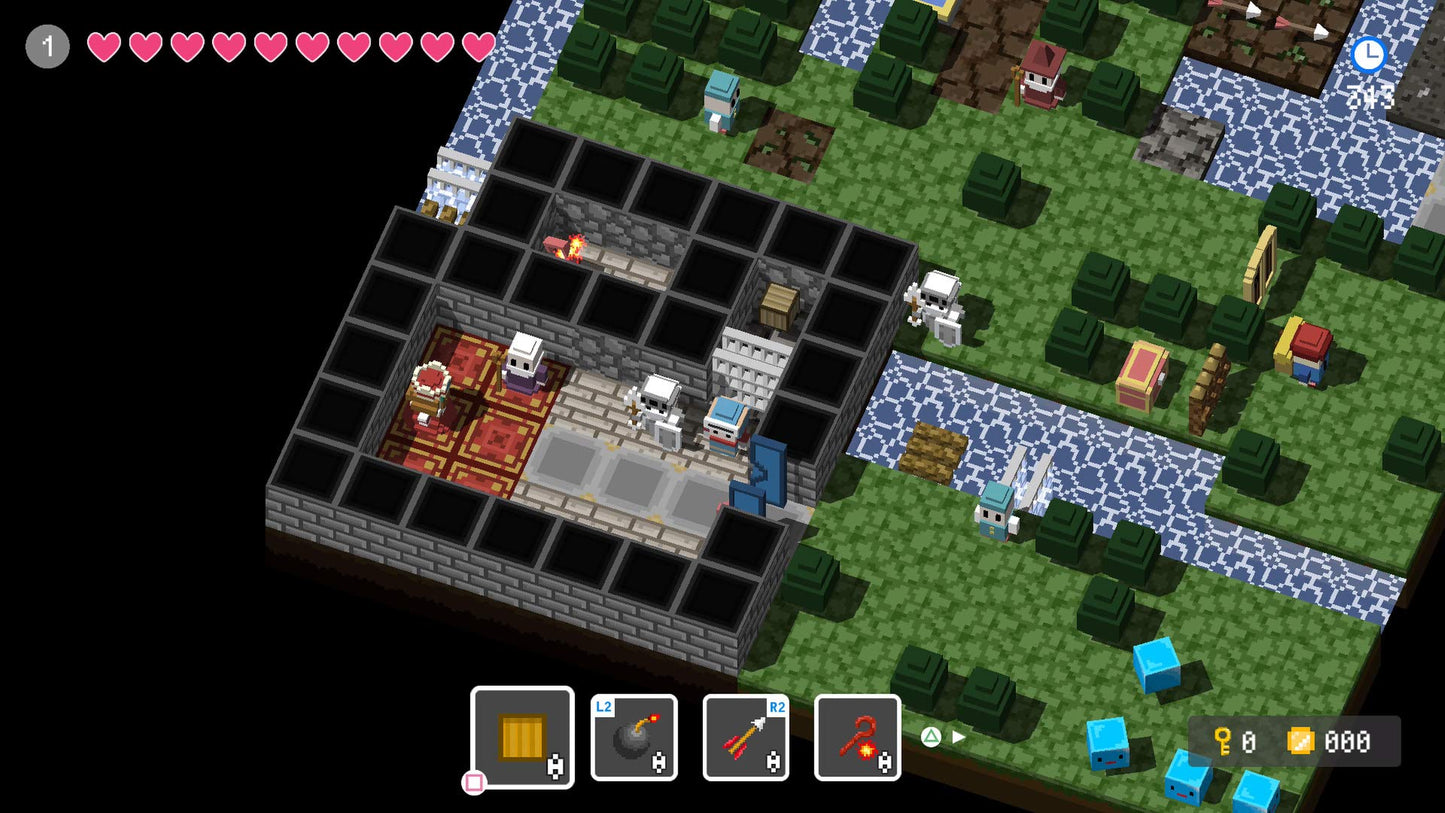Click the gold coin counter icon

coord(1301,740)
